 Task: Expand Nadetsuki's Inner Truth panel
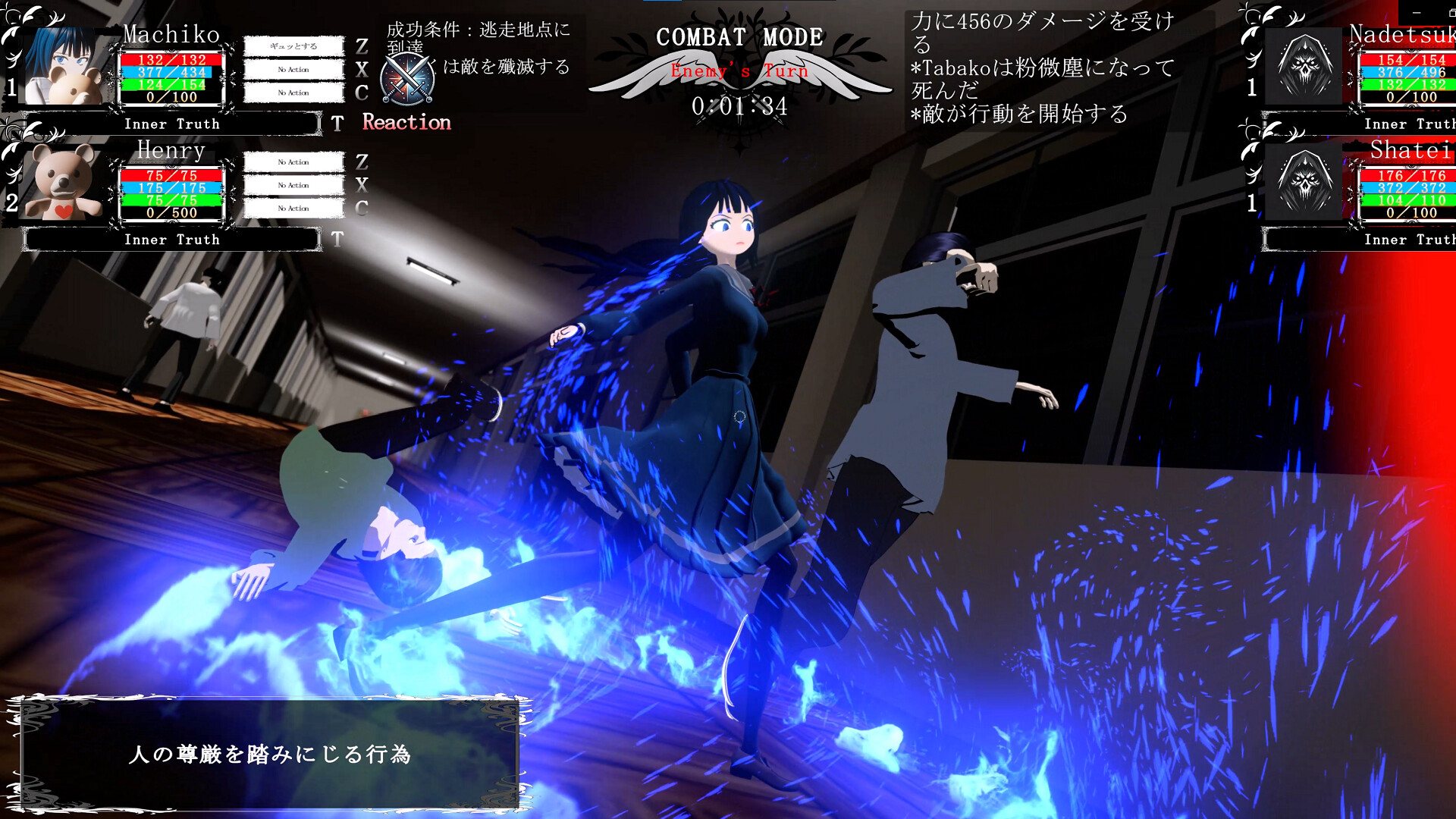pyautogui.click(x=1407, y=124)
